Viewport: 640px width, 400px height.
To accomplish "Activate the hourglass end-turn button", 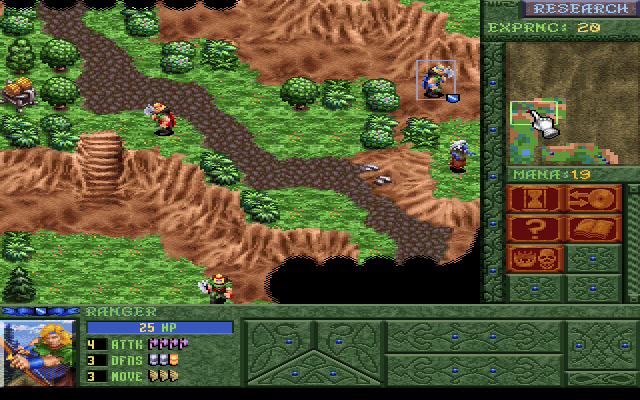I will click(534, 199).
